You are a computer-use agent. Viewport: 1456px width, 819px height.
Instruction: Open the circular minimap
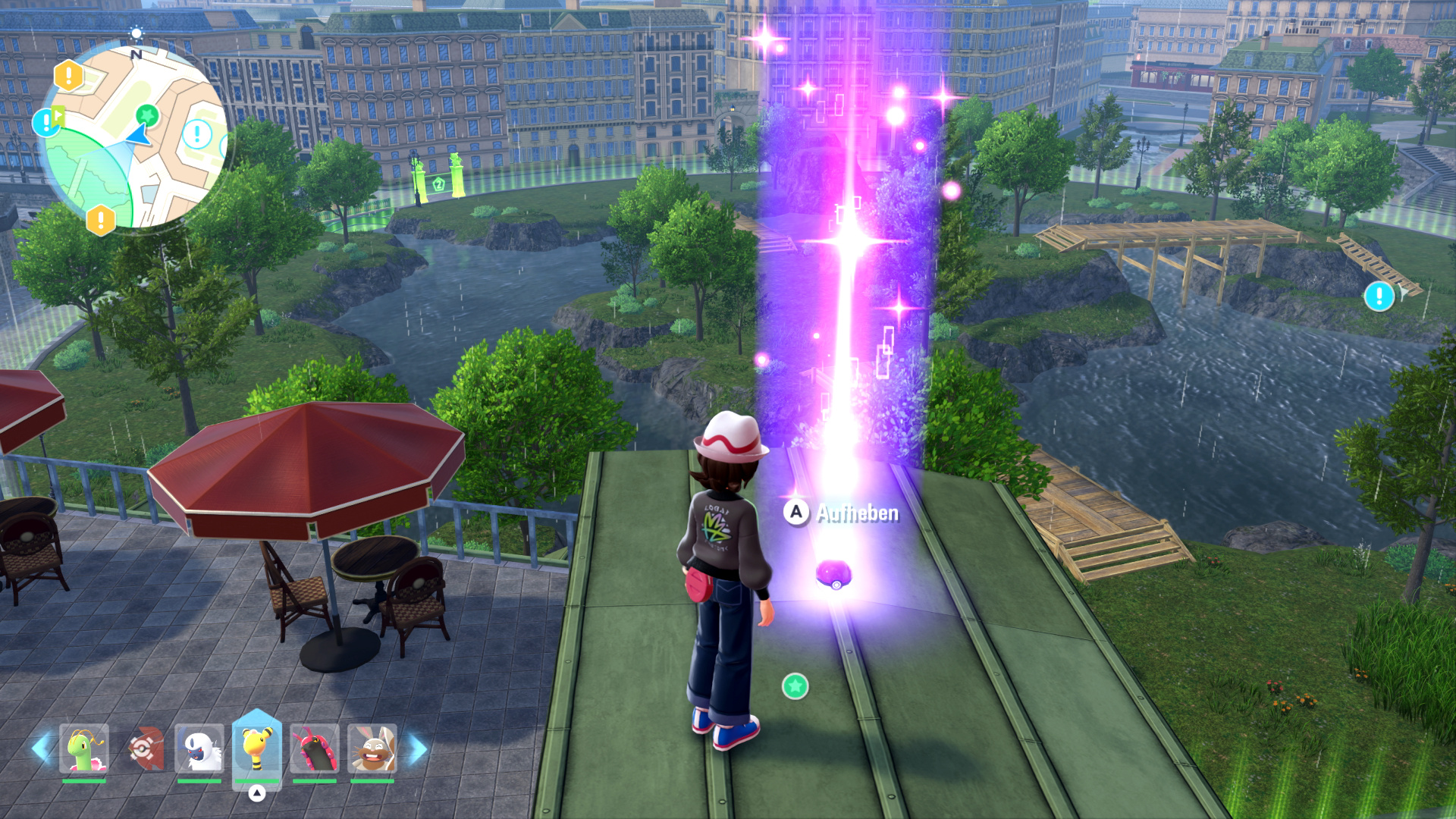pyautogui.click(x=133, y=136)
